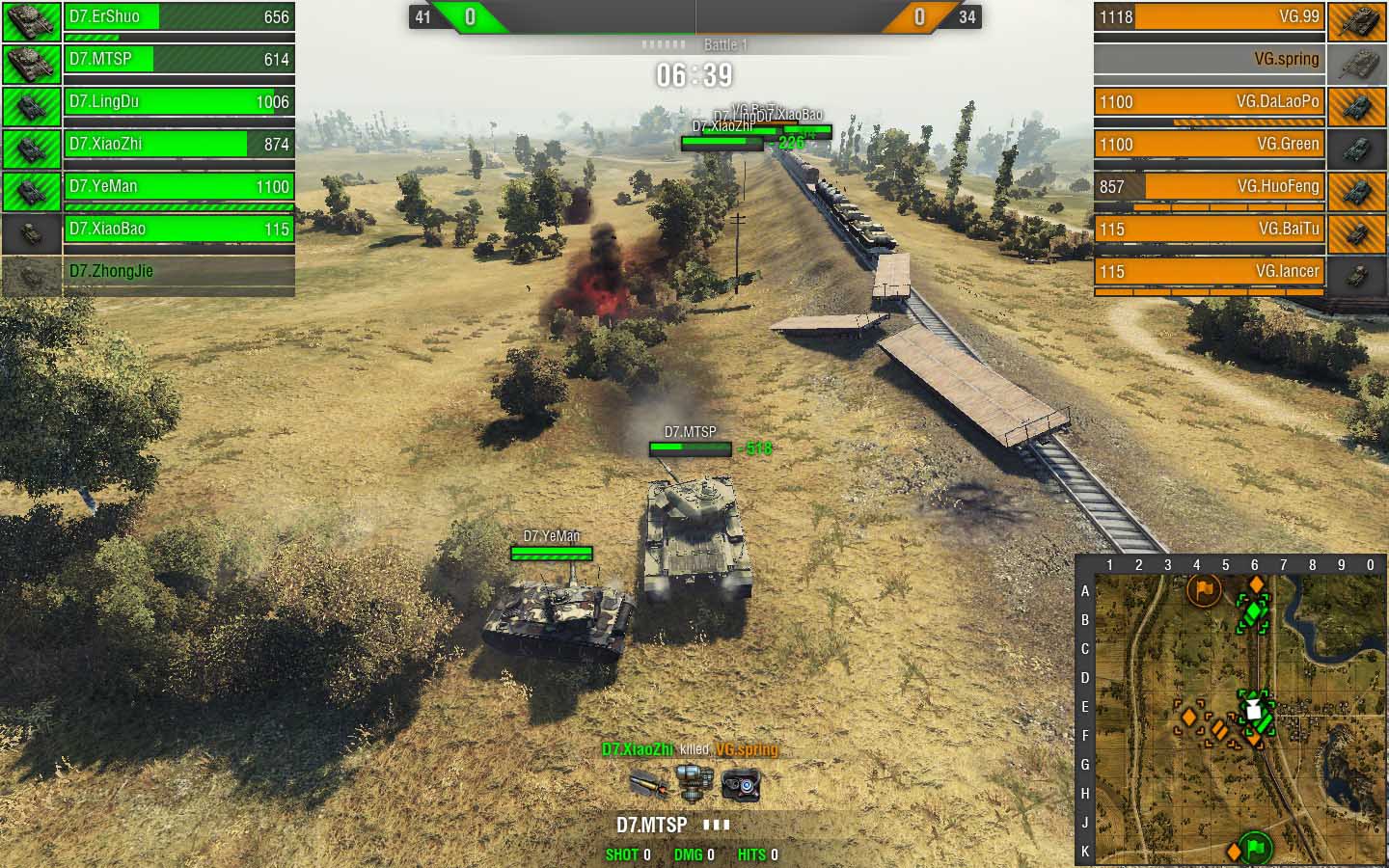Image resolution: width=1389 pixels, height=868 pixels.
Task: Click the white spectated-tank marker on minimap
Action: click(1253, 711)
